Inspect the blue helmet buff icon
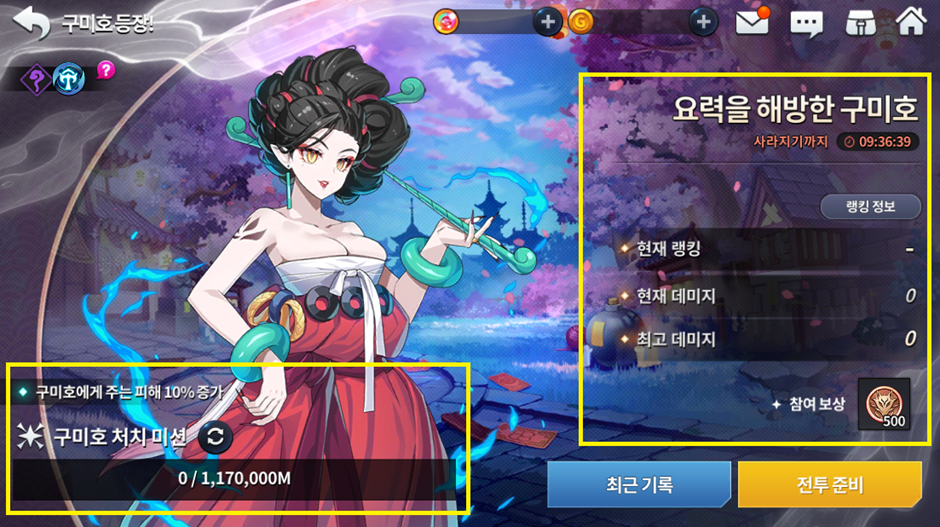Viewport: 940px width, 527px height. 69,77
